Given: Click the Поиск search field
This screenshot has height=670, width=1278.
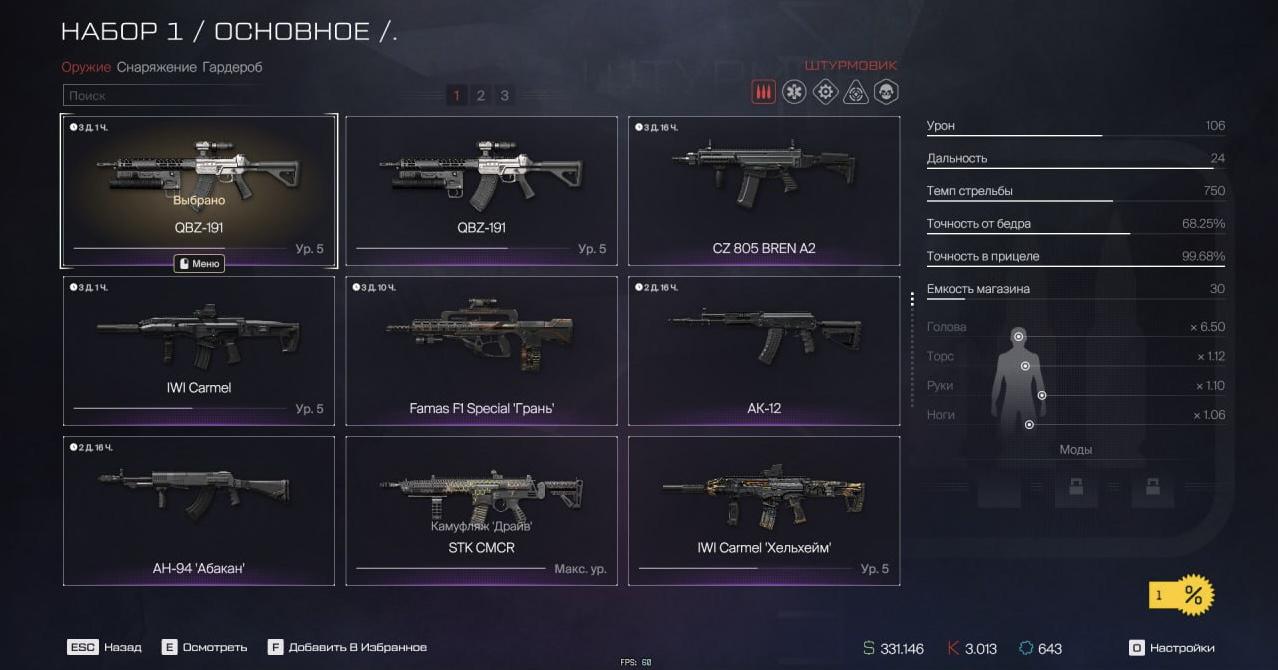Looking at the screenshot, I should point(160,96).
